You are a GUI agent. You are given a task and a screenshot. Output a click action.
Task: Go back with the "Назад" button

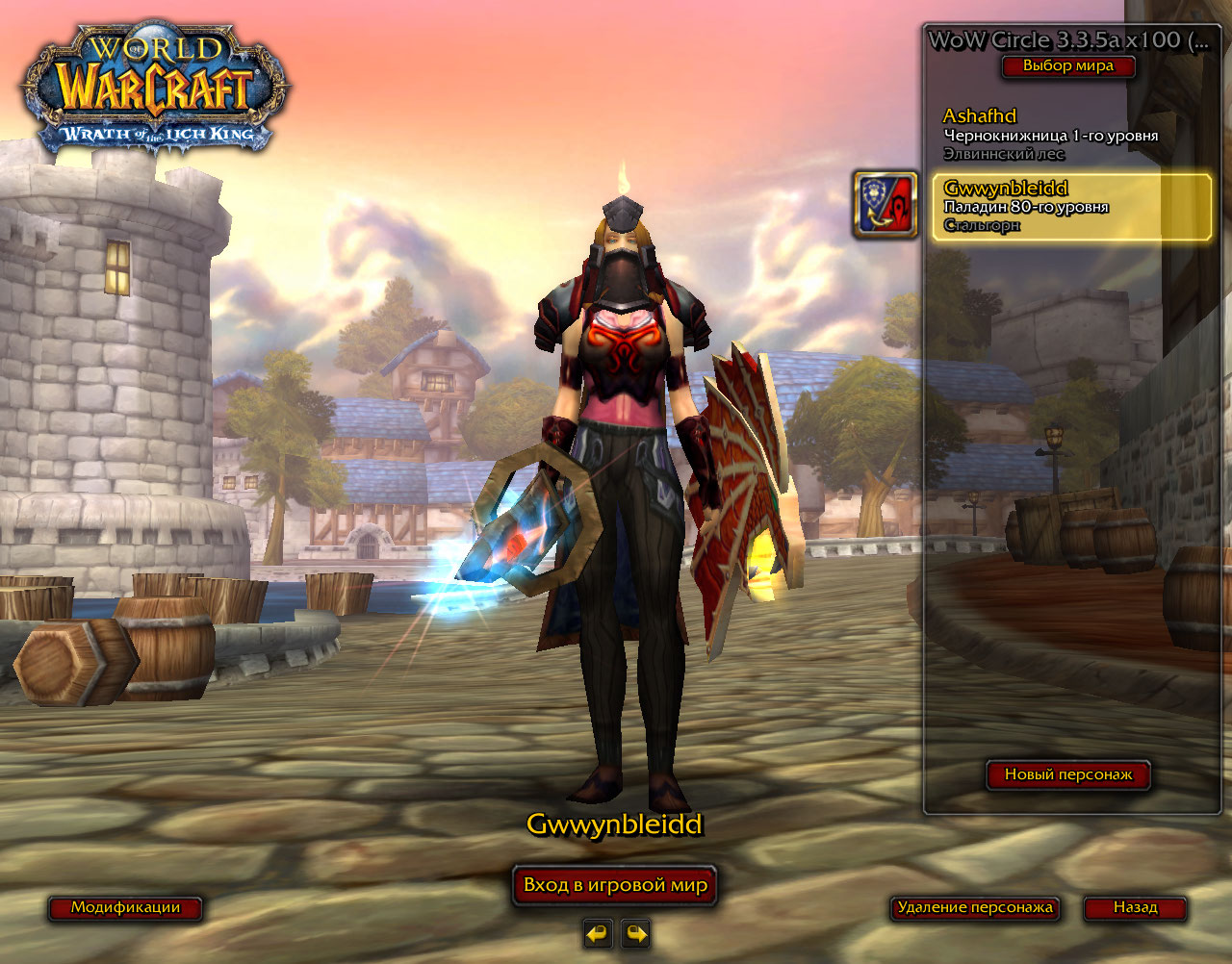[1135, 907]
